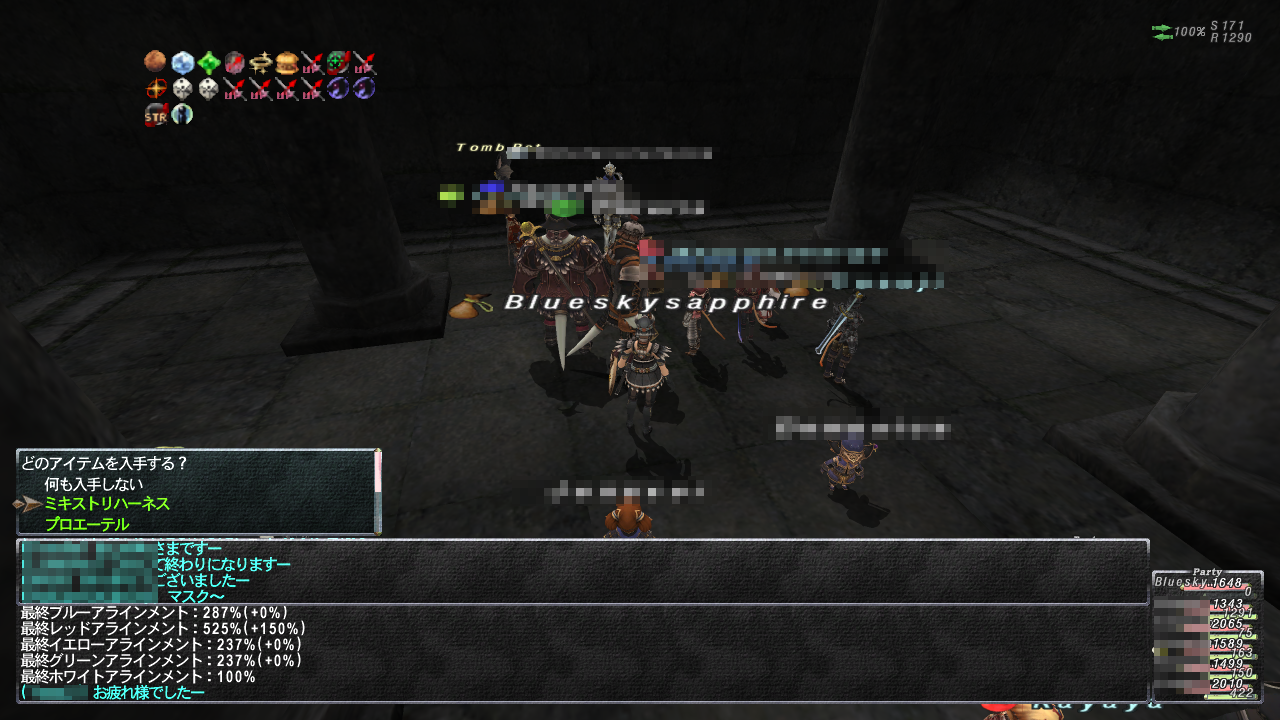
Task: Click the item menu's pink scrollbar
Action: (x=377, y=471)
